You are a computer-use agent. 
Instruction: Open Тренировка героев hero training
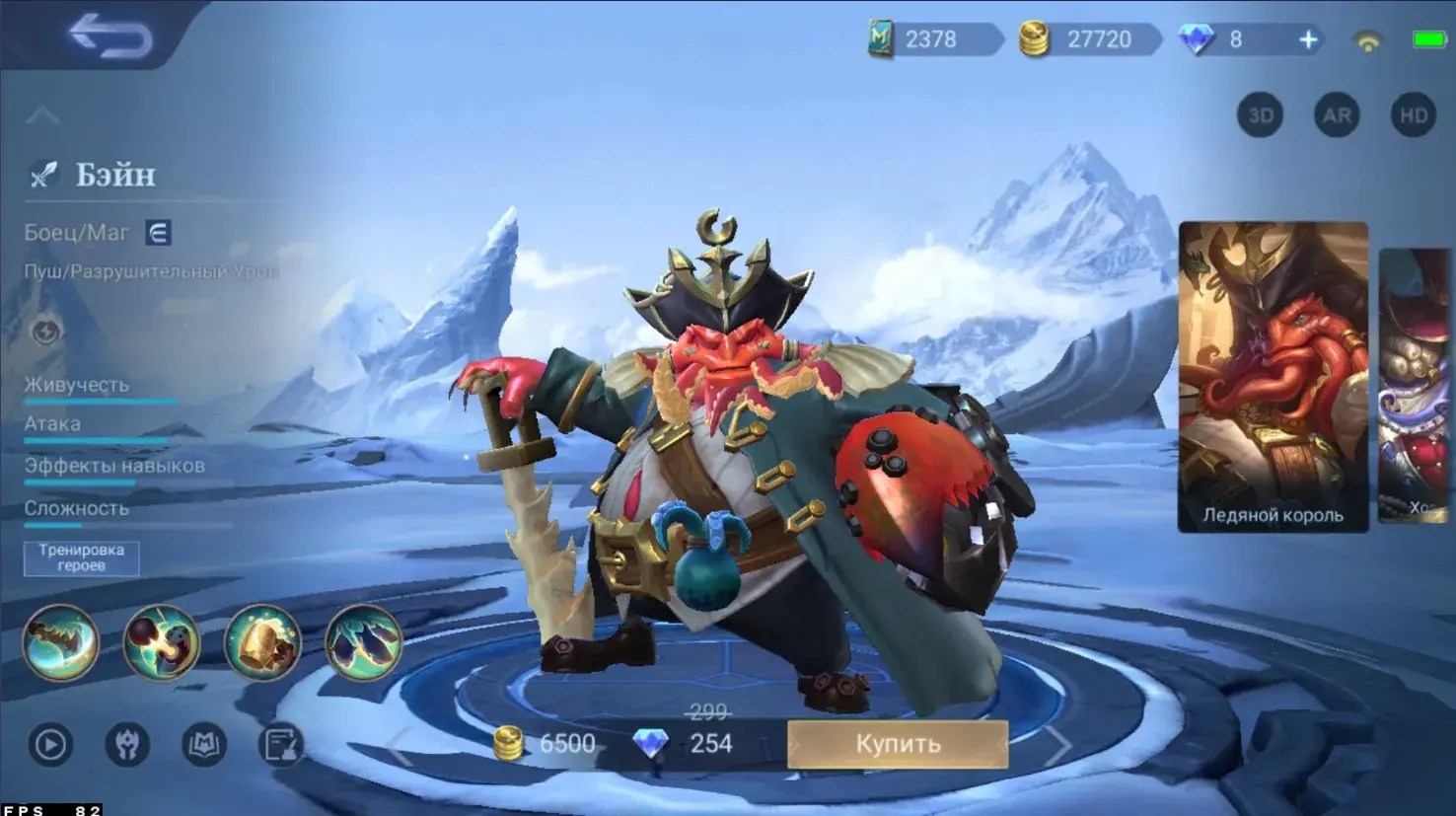point(81,557)
